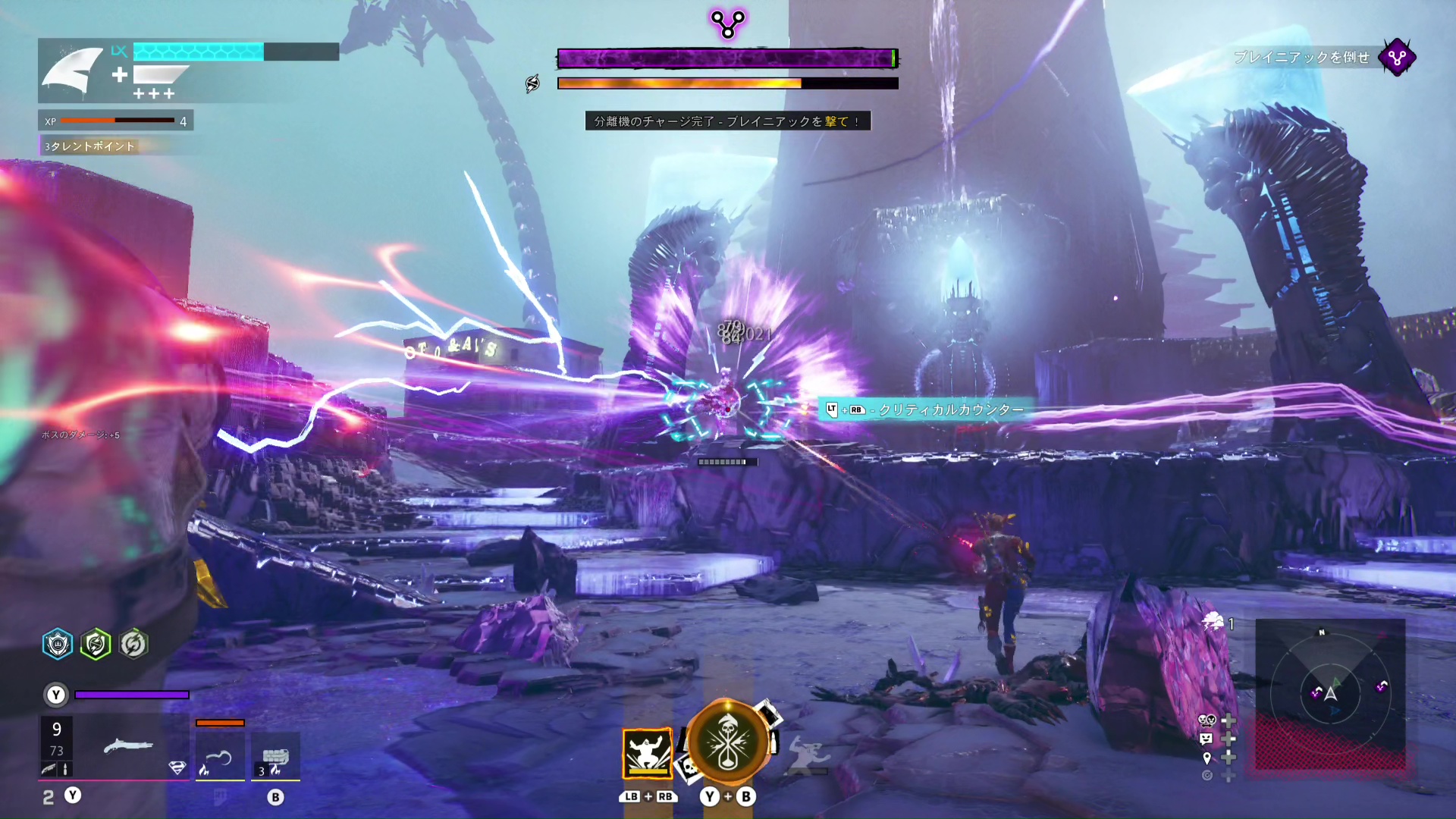Click the Brainiac boss emblem above health bar
The image size is (1456, 819).
tap(728, 24)
